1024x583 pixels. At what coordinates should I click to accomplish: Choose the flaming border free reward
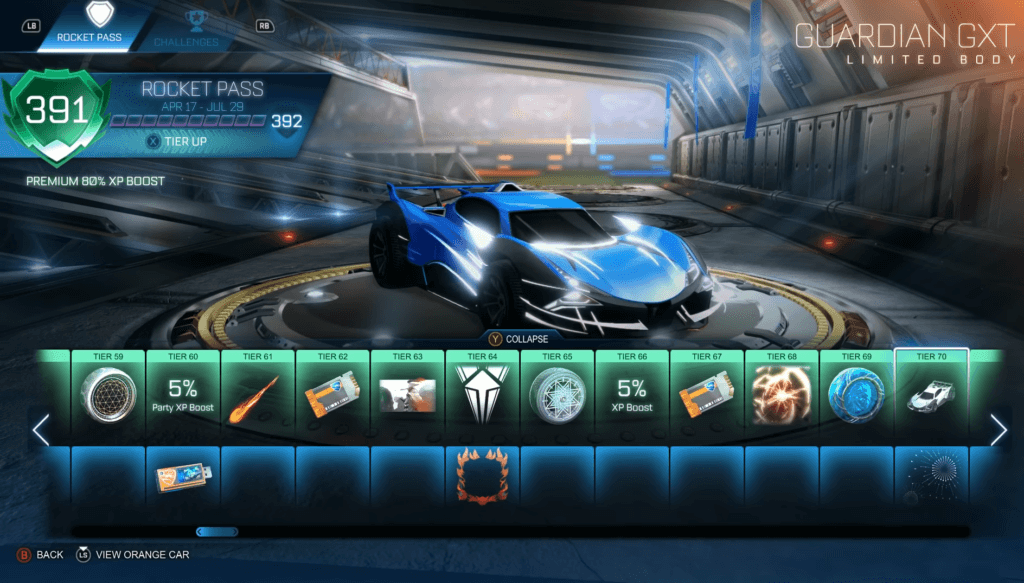[482, 476]
